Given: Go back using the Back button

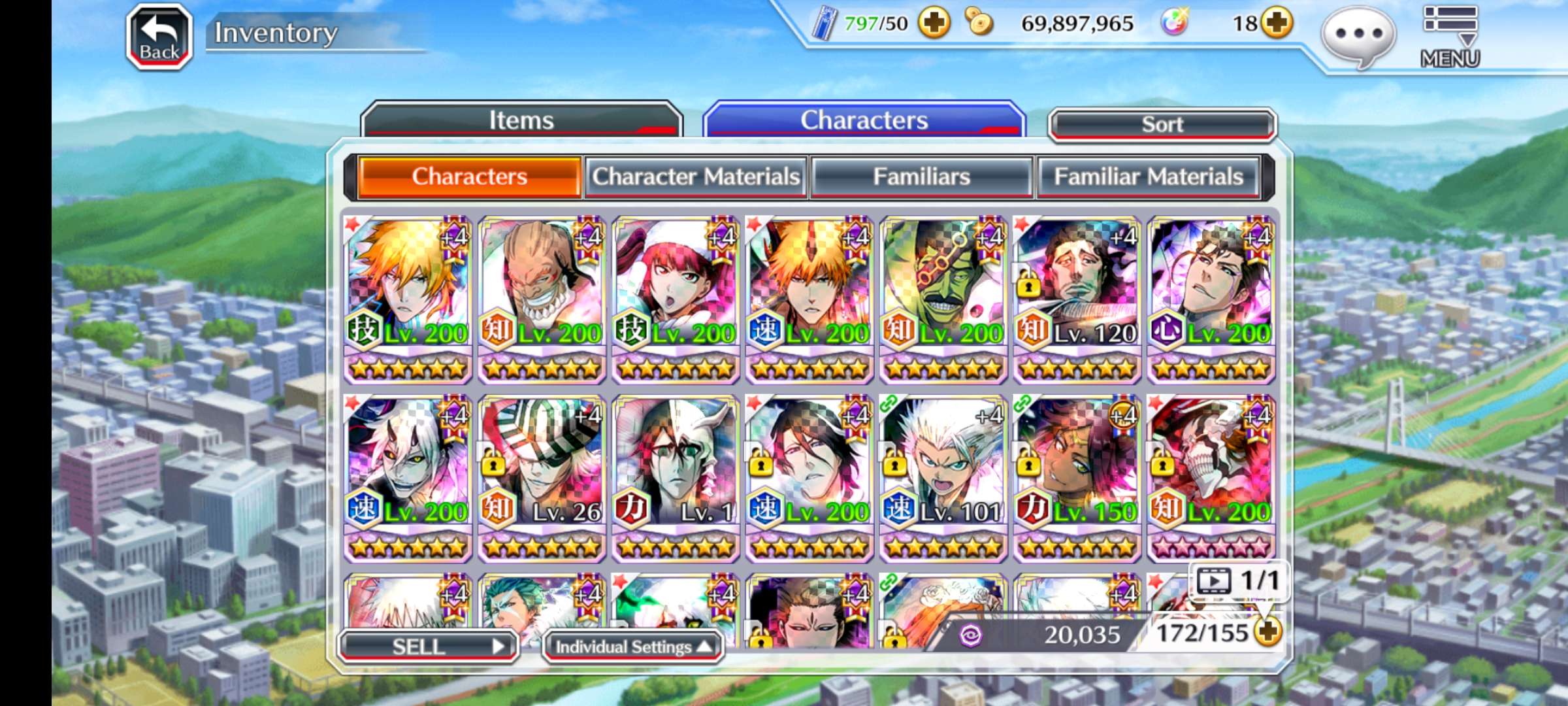Looking at the screenshot, I should [x=159, y=37].
